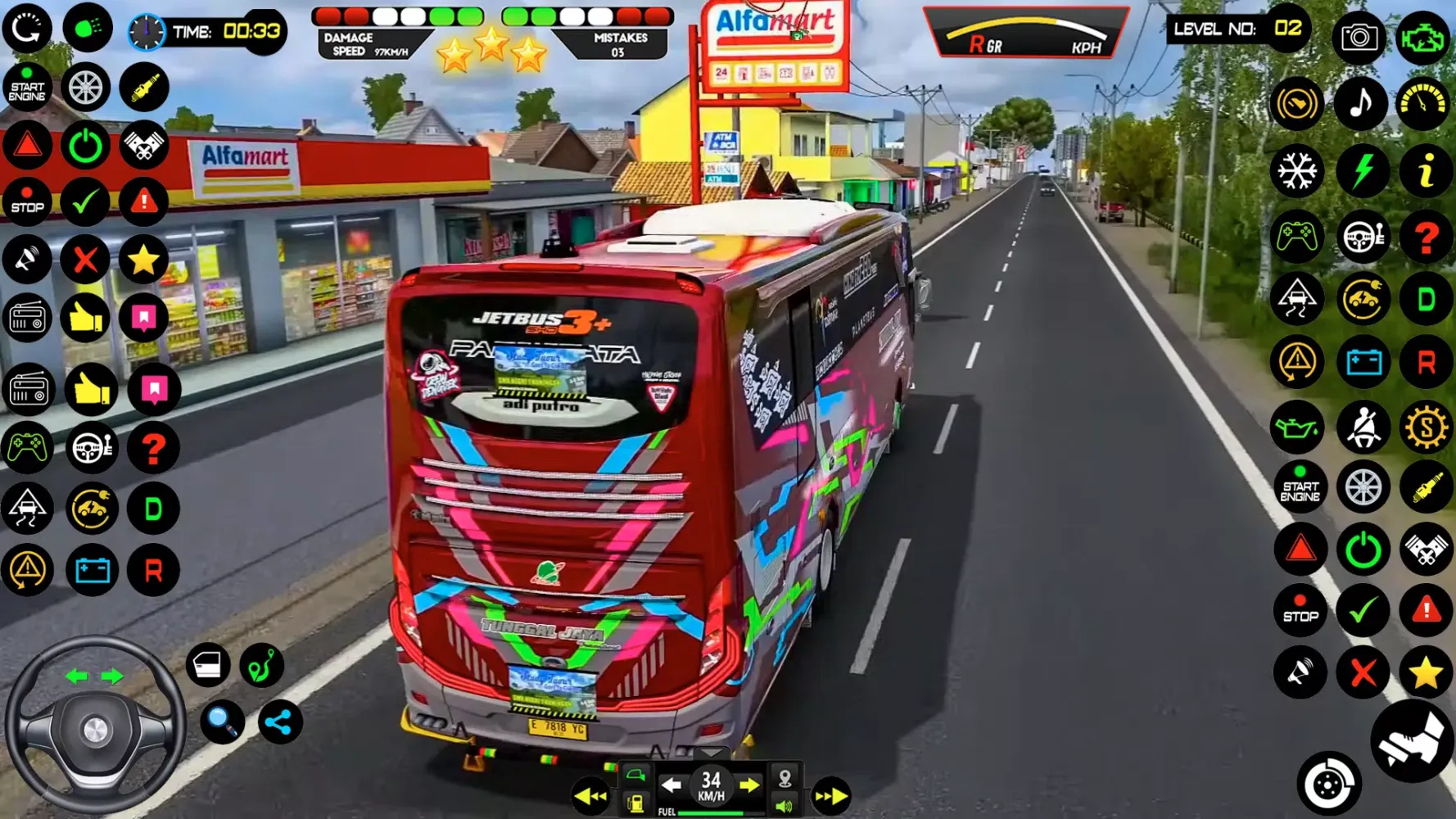
Task: Activate the snowflake air conditioning icon
Action: tap(1297, 171)
